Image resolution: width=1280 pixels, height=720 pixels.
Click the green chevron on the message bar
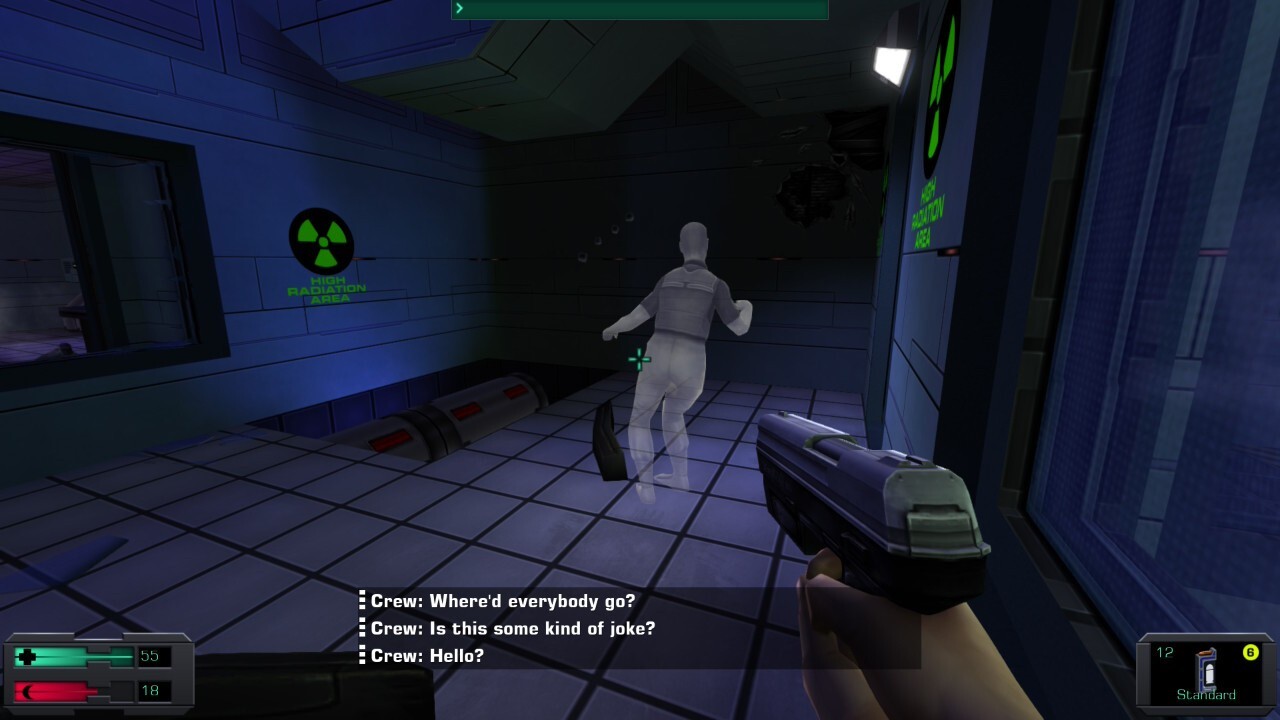coord(459,8)
